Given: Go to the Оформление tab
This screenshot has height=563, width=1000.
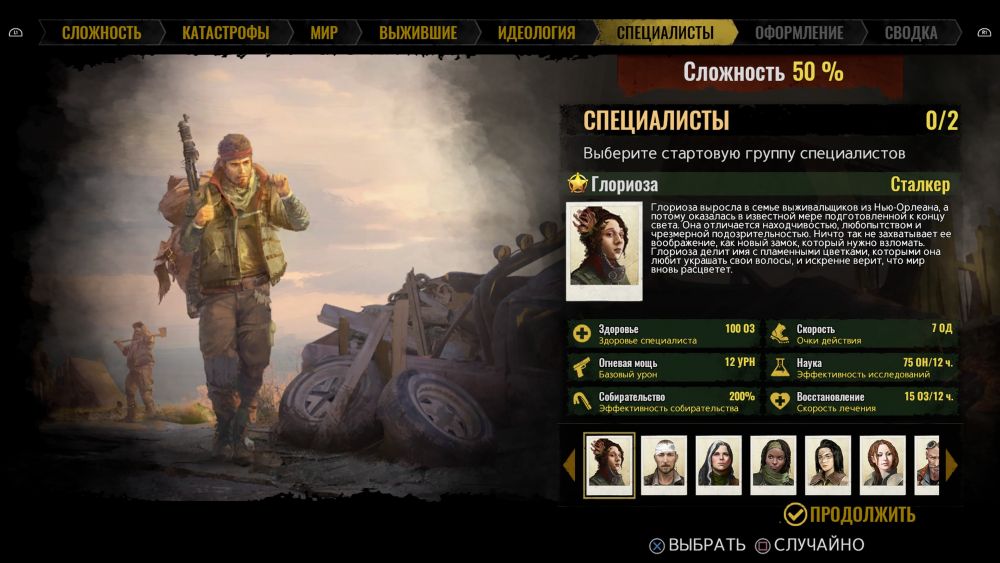Looking at the screenshot, I should point(799,33).
